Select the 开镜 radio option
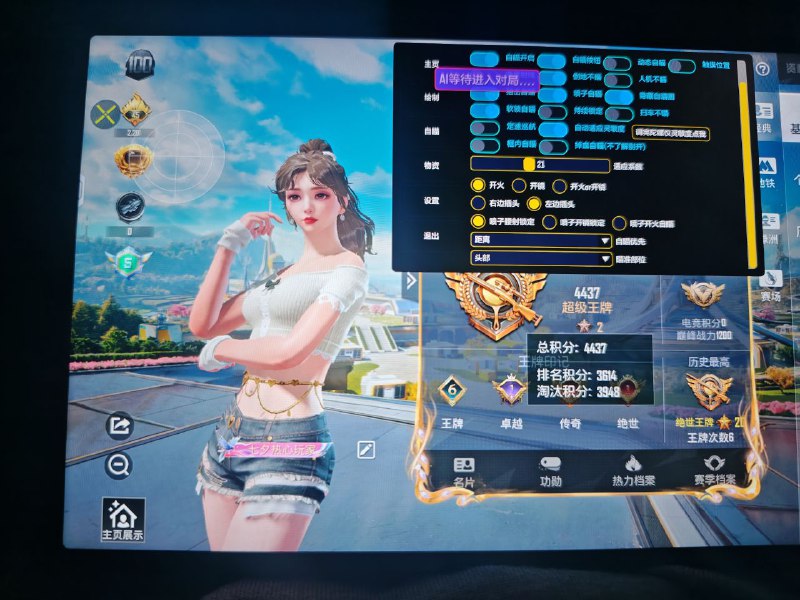This screenshot has height=600, width=800. [x=519, y=185]
